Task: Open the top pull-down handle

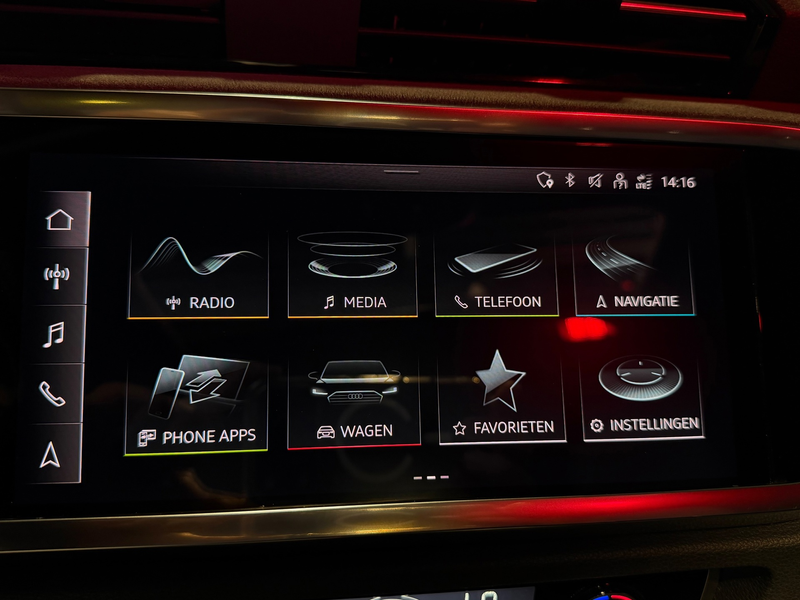Action: (402, 171)
